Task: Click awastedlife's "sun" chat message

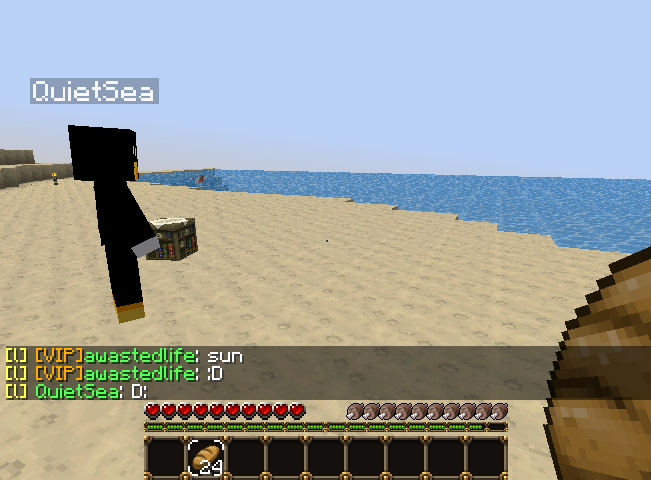Action: [224, 356]
